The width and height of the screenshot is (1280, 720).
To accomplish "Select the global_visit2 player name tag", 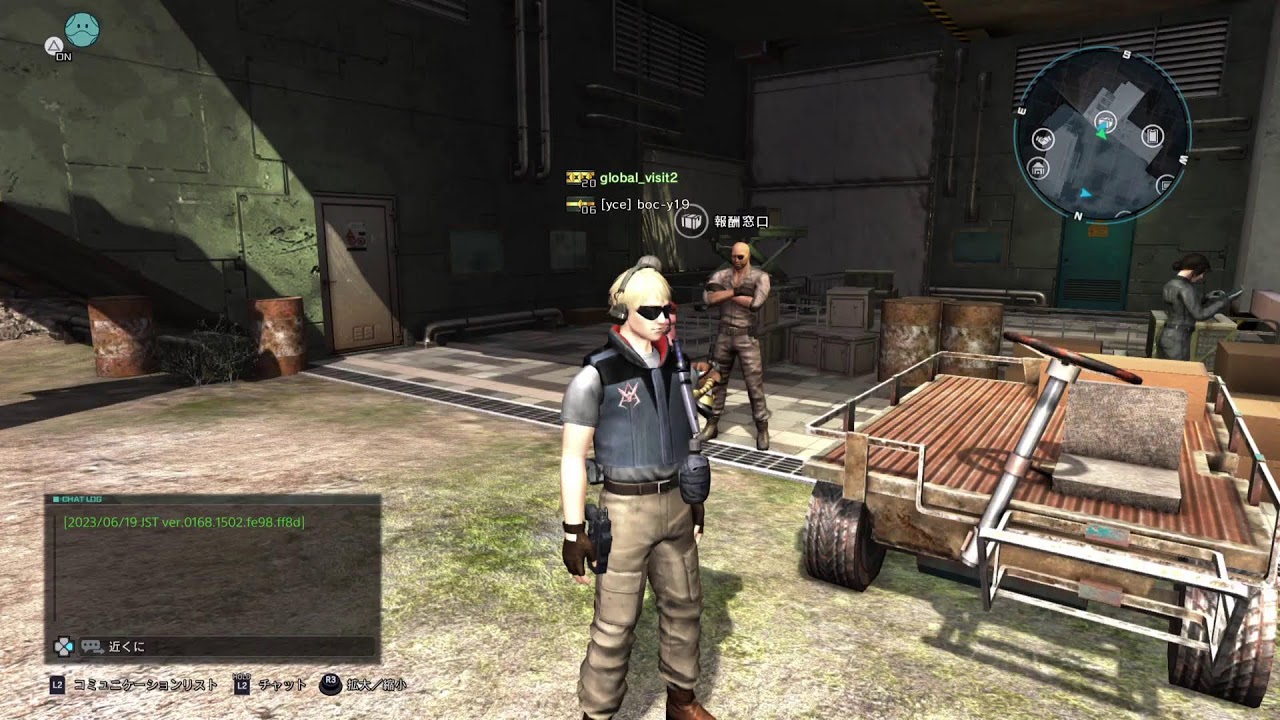I will 638,178.
